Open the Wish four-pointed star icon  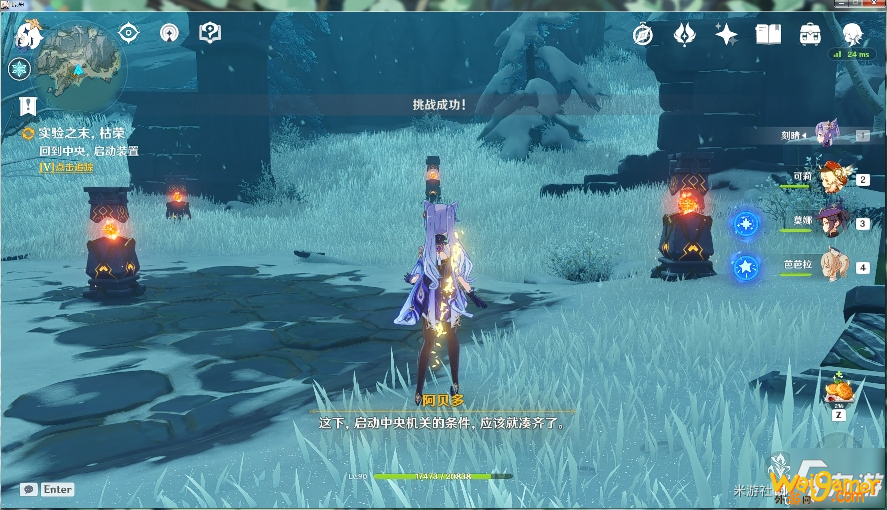(x=726, y=35)
